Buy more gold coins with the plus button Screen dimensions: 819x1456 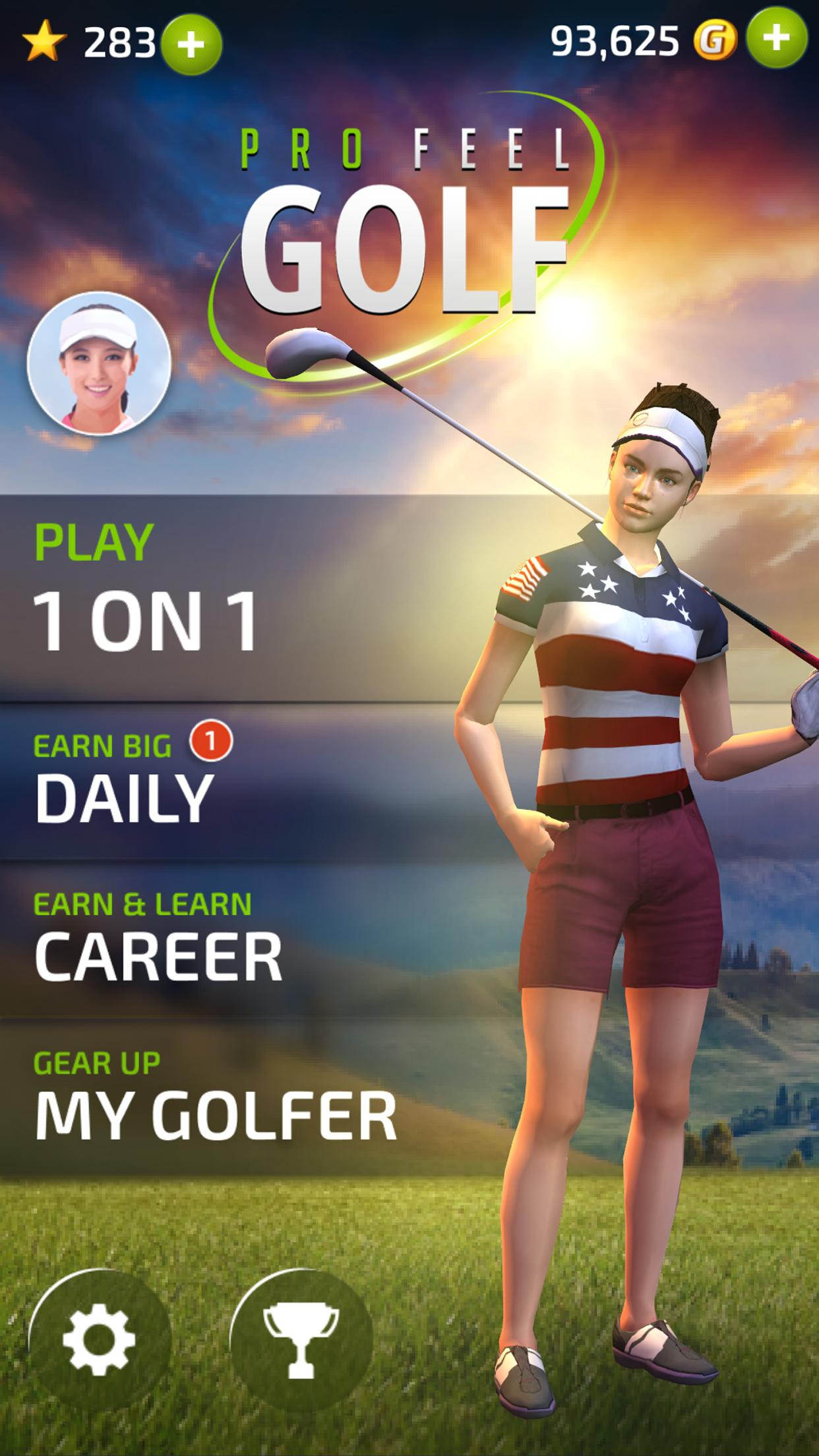(x=776, y=39)
